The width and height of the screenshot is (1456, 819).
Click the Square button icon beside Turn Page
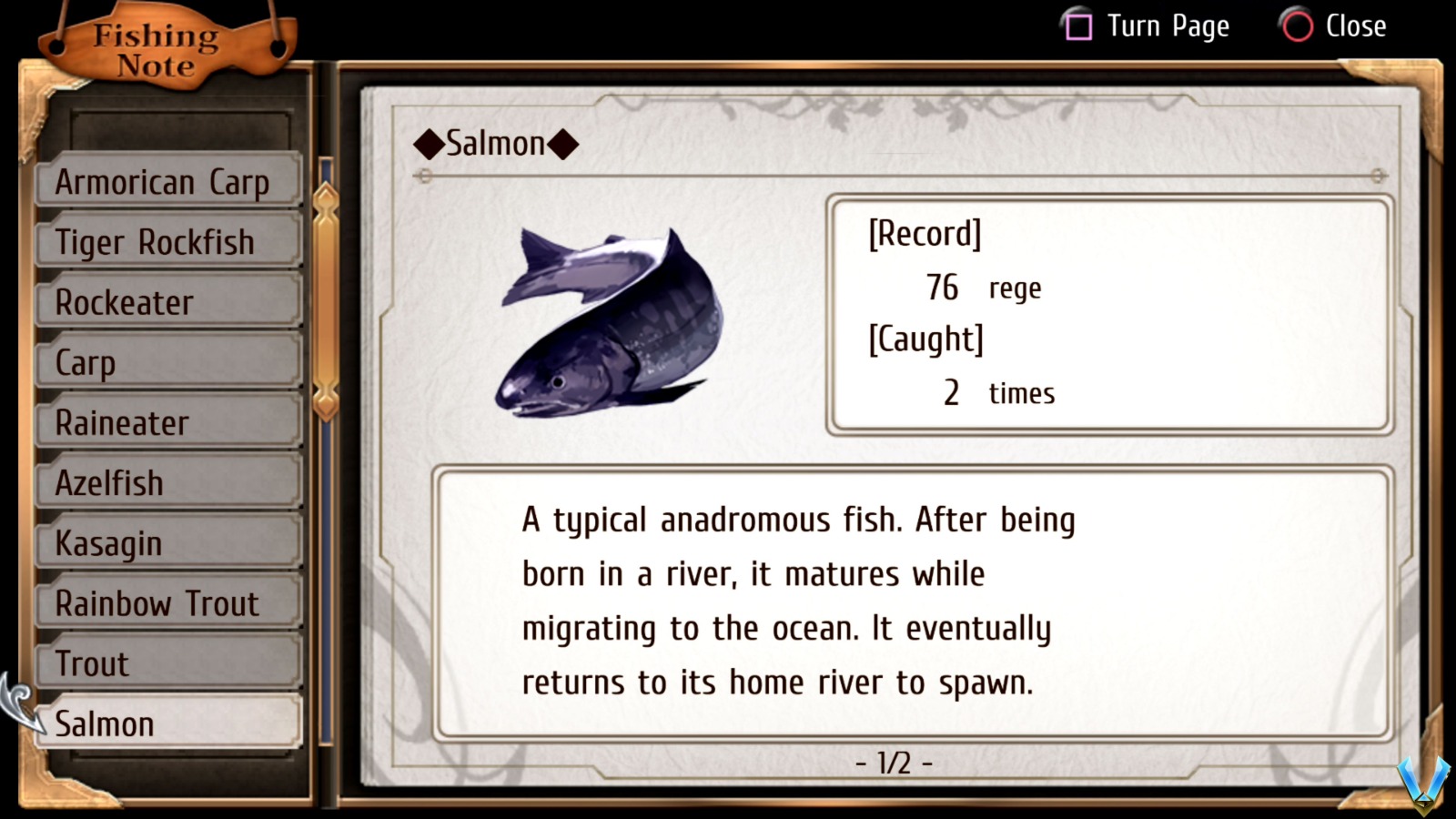(1078, 26)
